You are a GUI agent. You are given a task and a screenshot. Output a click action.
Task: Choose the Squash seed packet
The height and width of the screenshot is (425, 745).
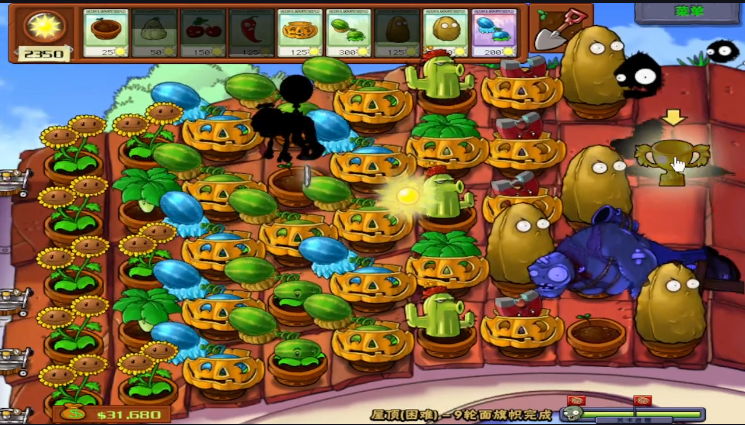click(x=153, y=33)
